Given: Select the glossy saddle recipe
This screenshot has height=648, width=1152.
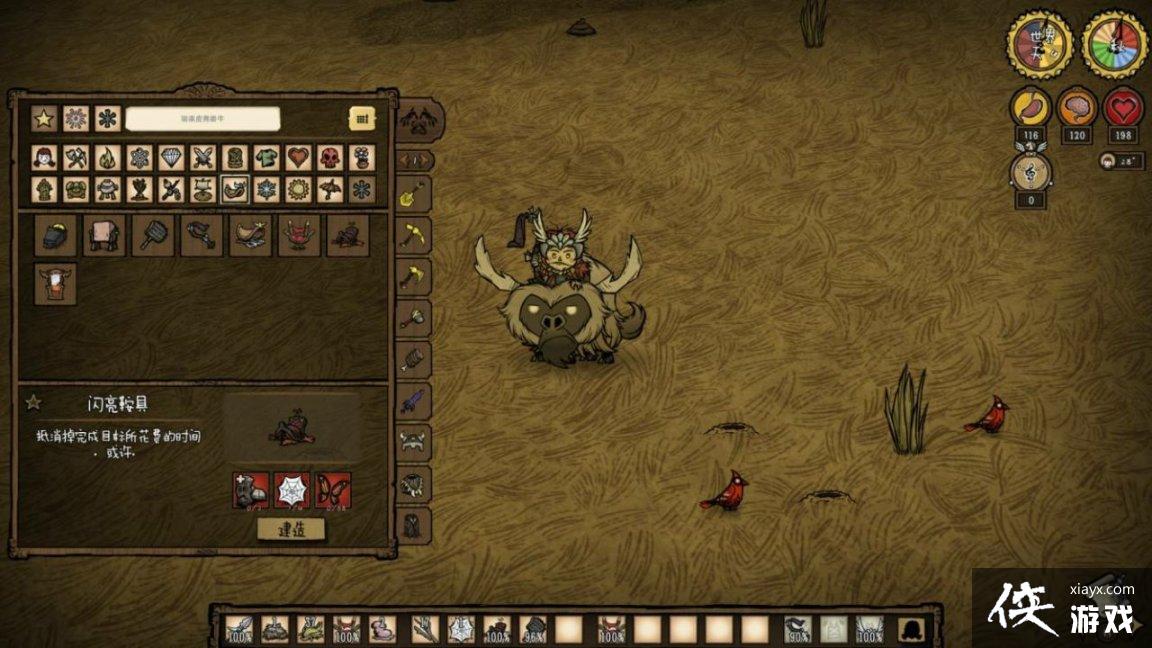Looking at the screenshot, I should [348, 236].
